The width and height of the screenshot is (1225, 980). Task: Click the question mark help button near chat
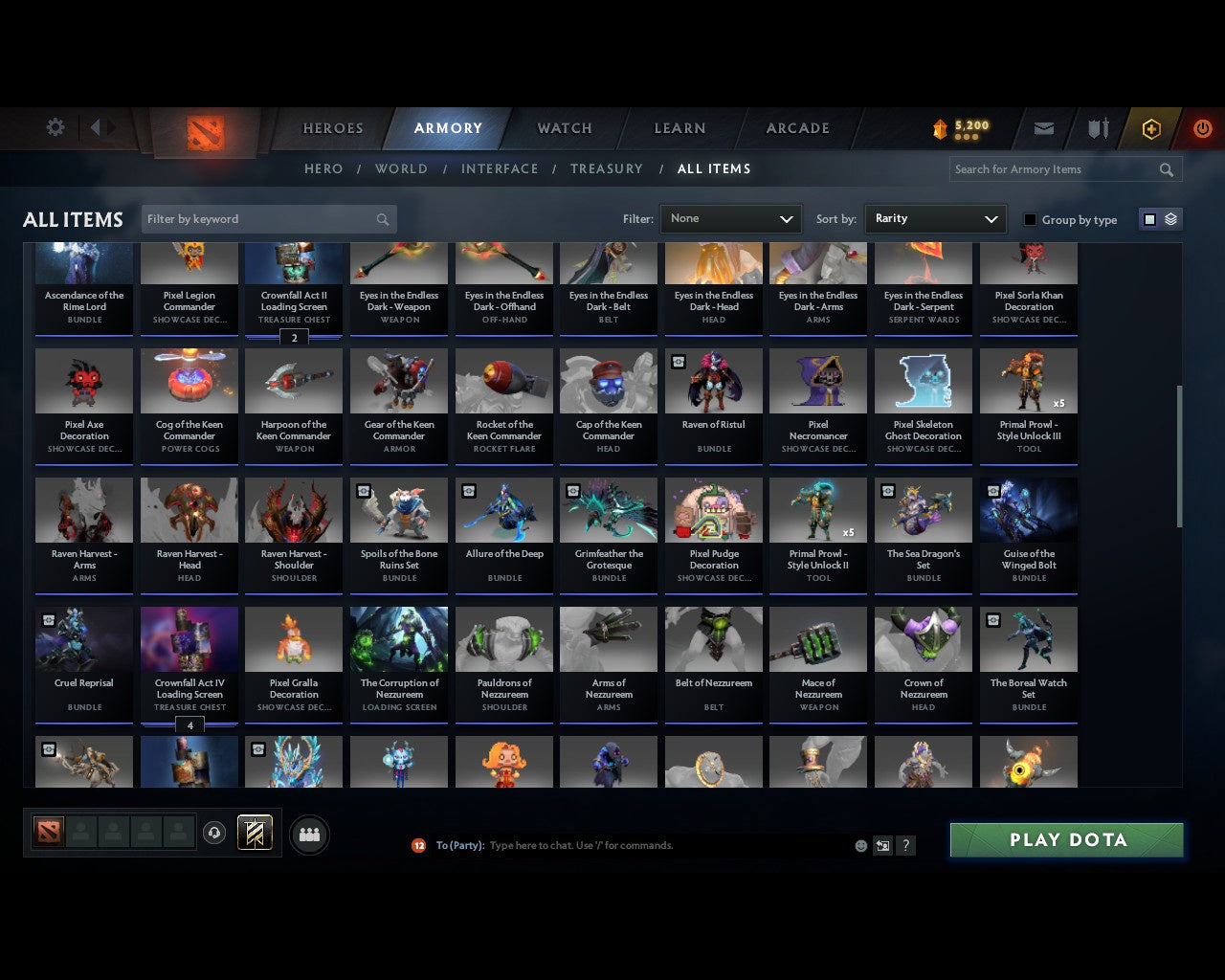[905, 845]
